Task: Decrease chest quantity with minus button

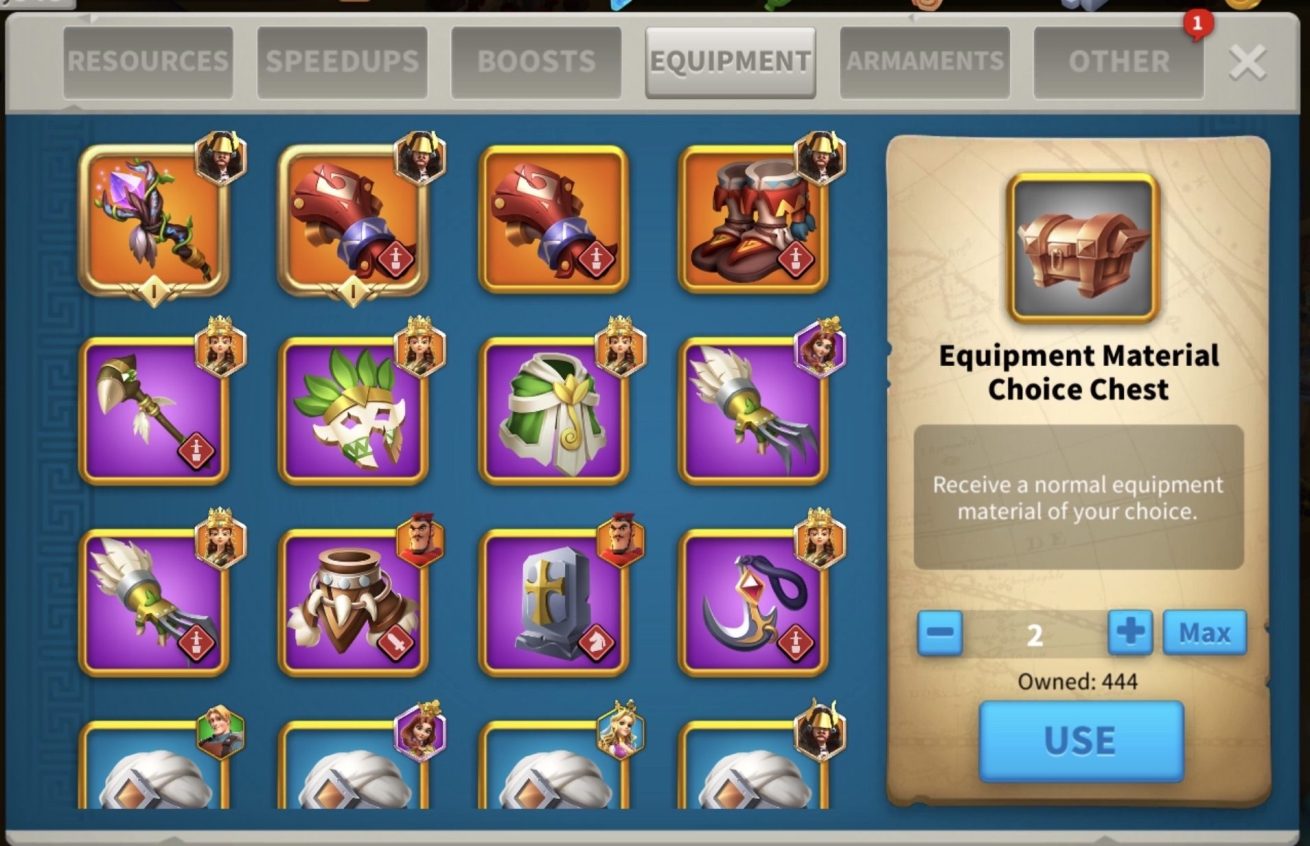Action: pyautogui.click(x=939, y=632)
